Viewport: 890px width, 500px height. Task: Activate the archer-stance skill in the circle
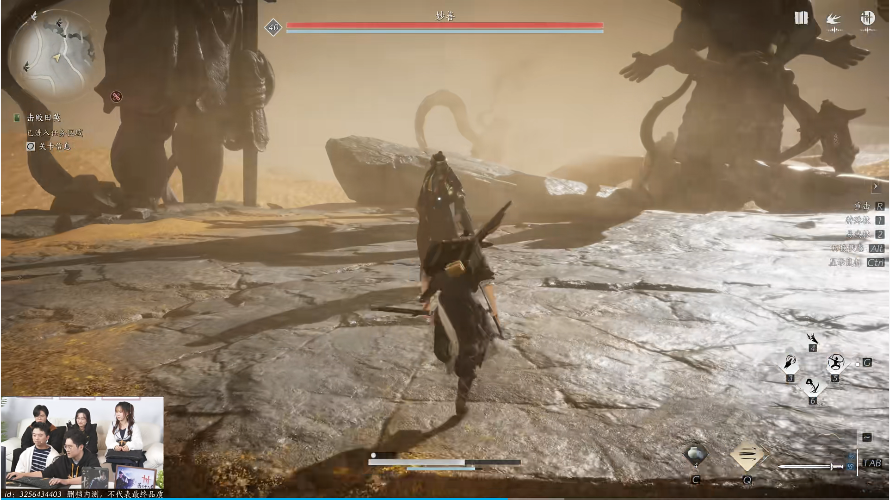coord(836,364)
